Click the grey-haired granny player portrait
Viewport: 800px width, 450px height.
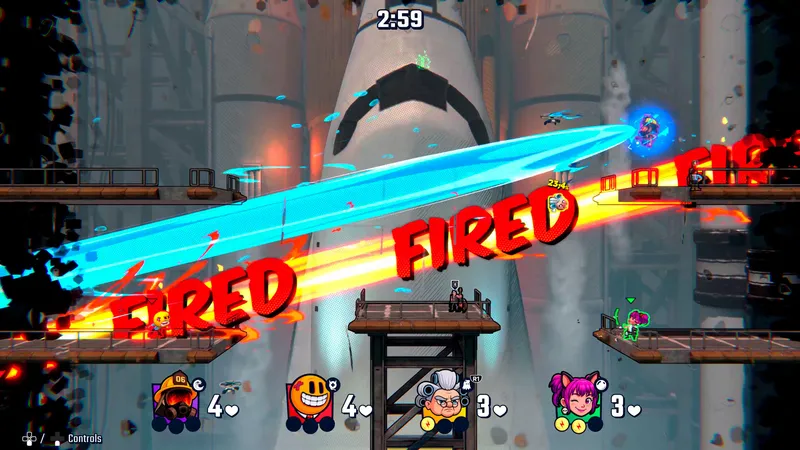coord(442,398)
